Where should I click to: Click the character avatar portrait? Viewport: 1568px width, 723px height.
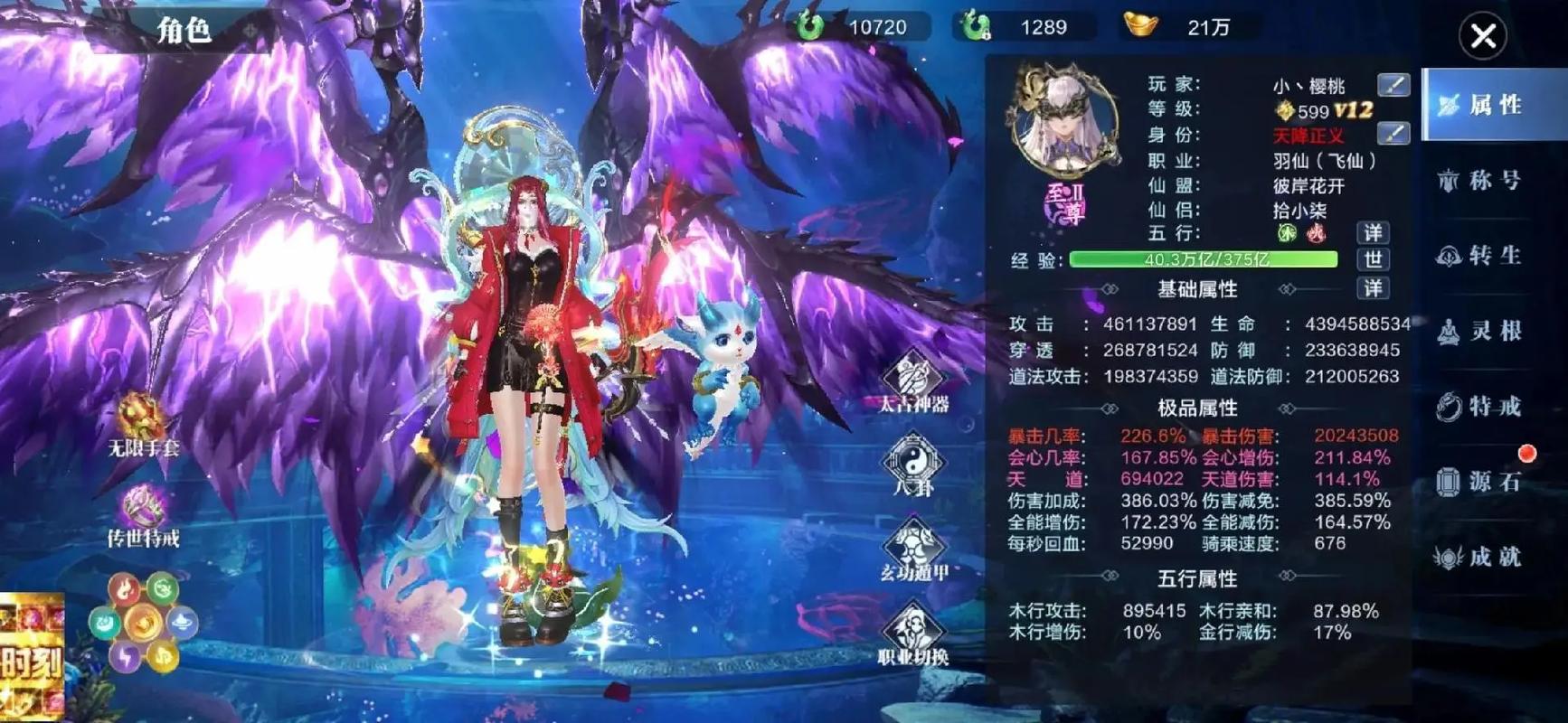click(1064, 122)
